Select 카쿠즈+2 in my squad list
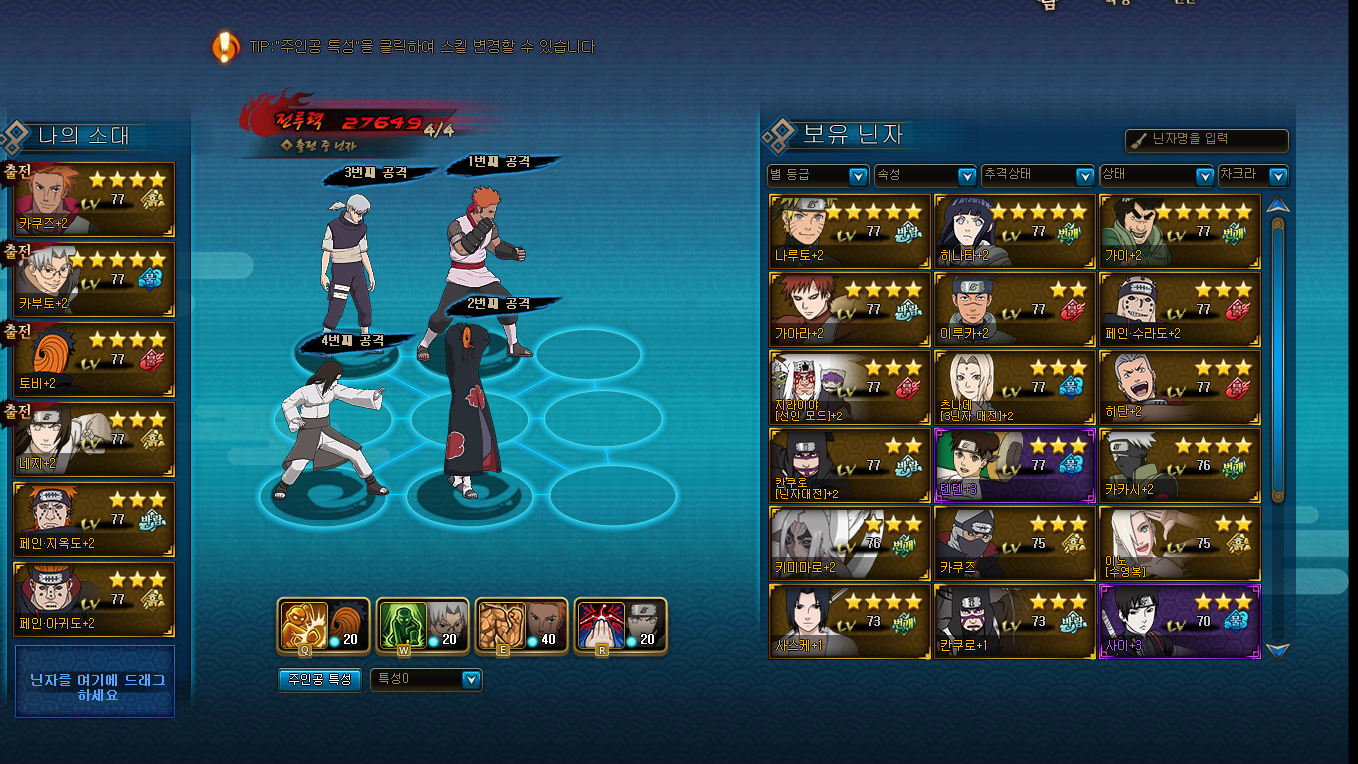The image size is (1358, 764). 94,199
